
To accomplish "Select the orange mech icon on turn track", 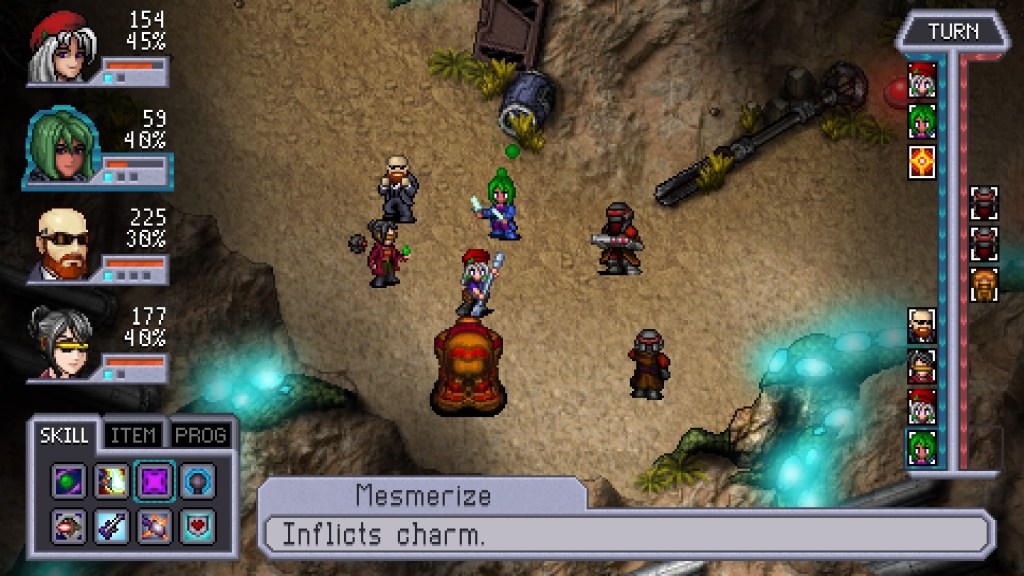I will click(984, 284).
